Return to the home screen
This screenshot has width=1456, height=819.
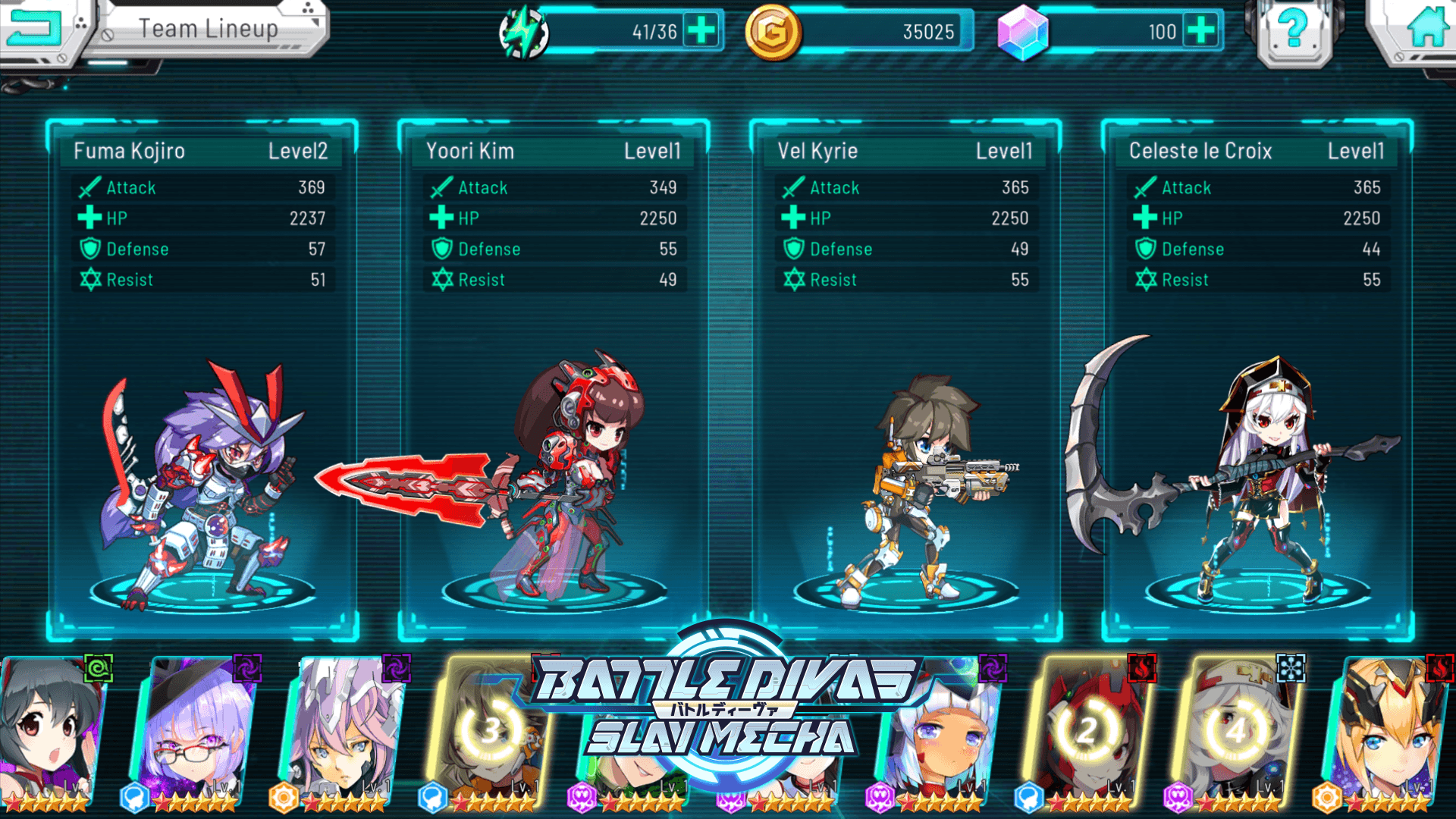[x=1424, y=30]
